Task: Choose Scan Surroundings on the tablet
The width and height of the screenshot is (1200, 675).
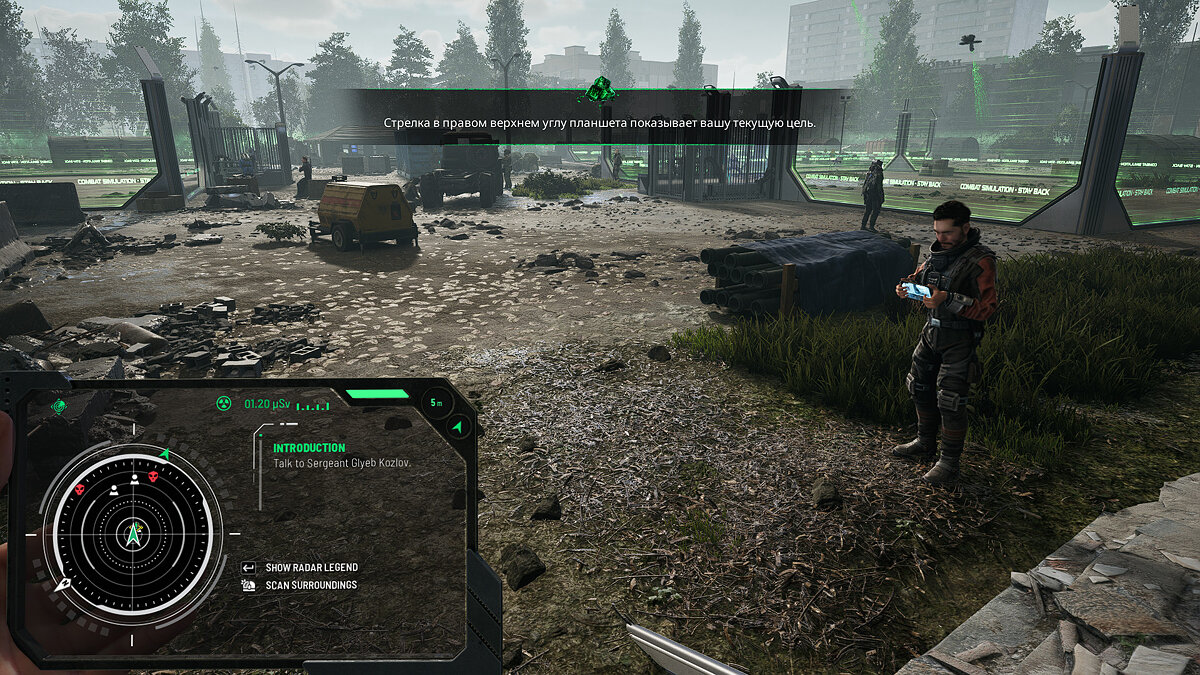Action: [x=311, y=585]
